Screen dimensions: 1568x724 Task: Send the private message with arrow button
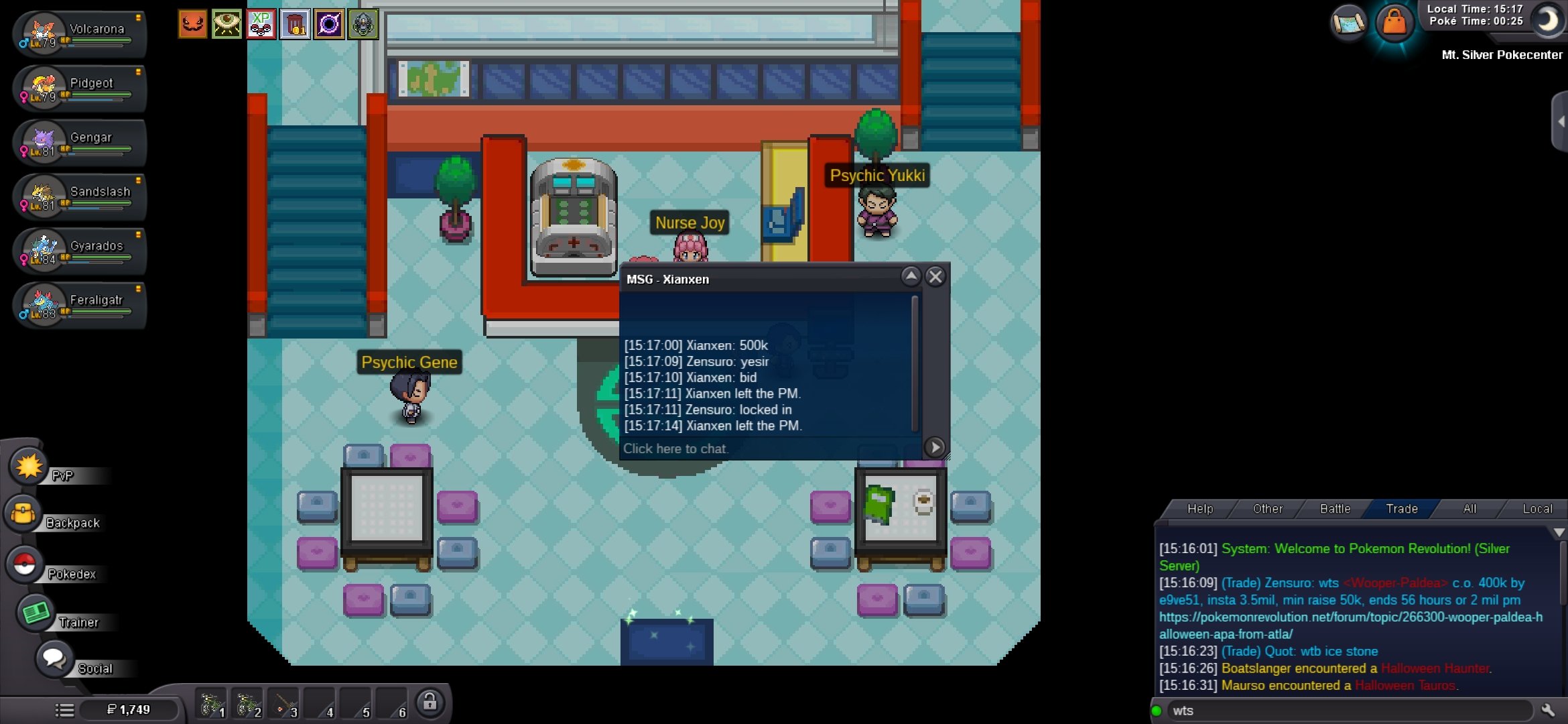[x=934, y=447]
